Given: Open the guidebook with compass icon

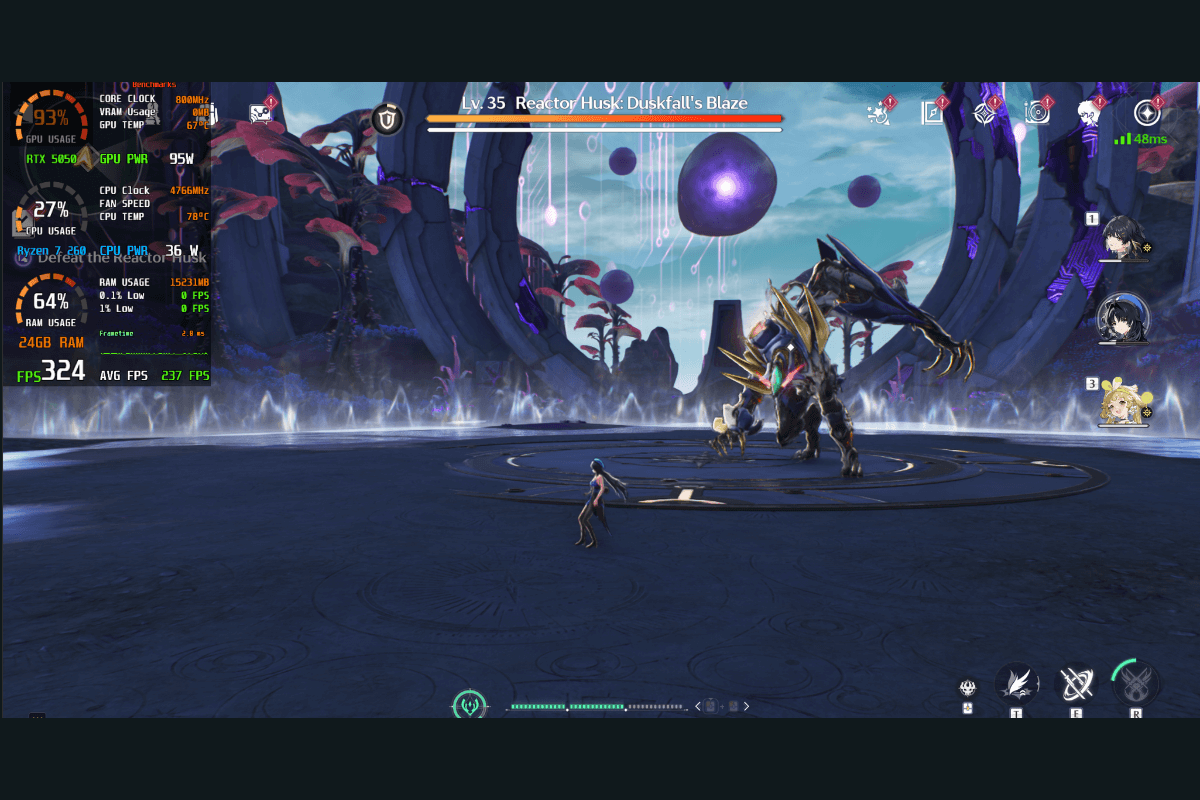Looking at the screenshot, I should click(x=933, y=113).
